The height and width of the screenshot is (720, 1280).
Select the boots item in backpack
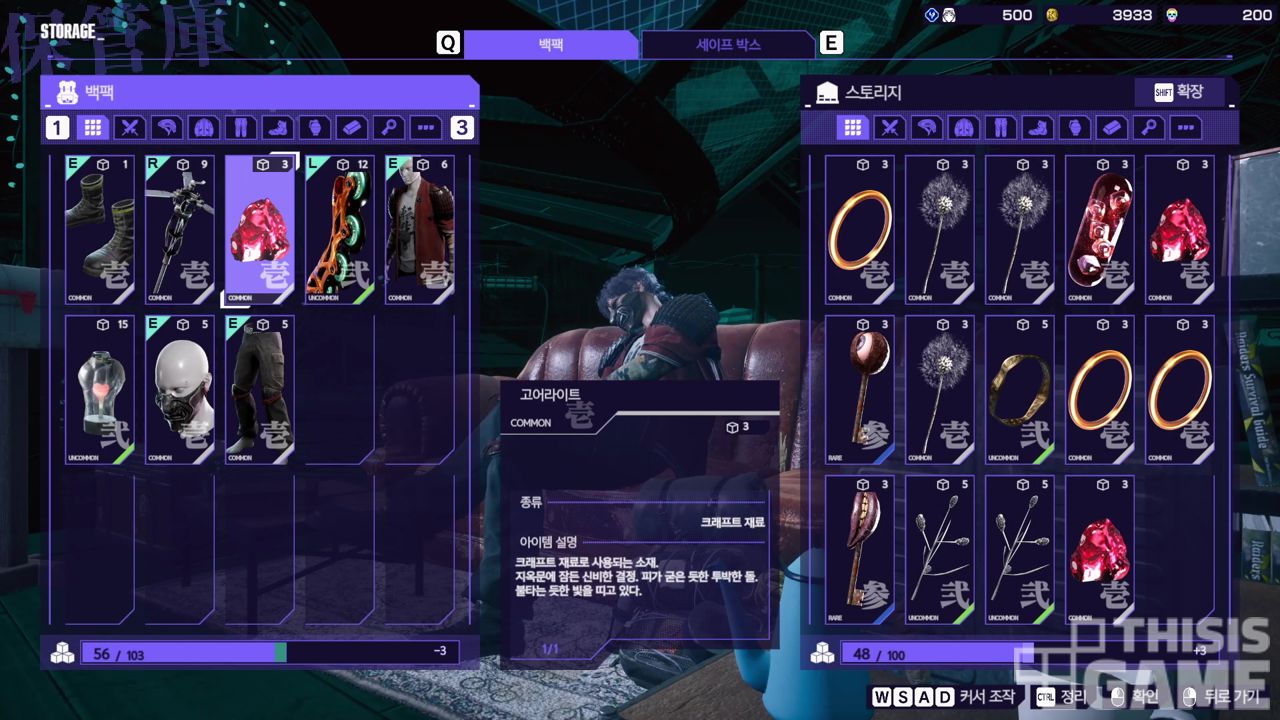100,230
